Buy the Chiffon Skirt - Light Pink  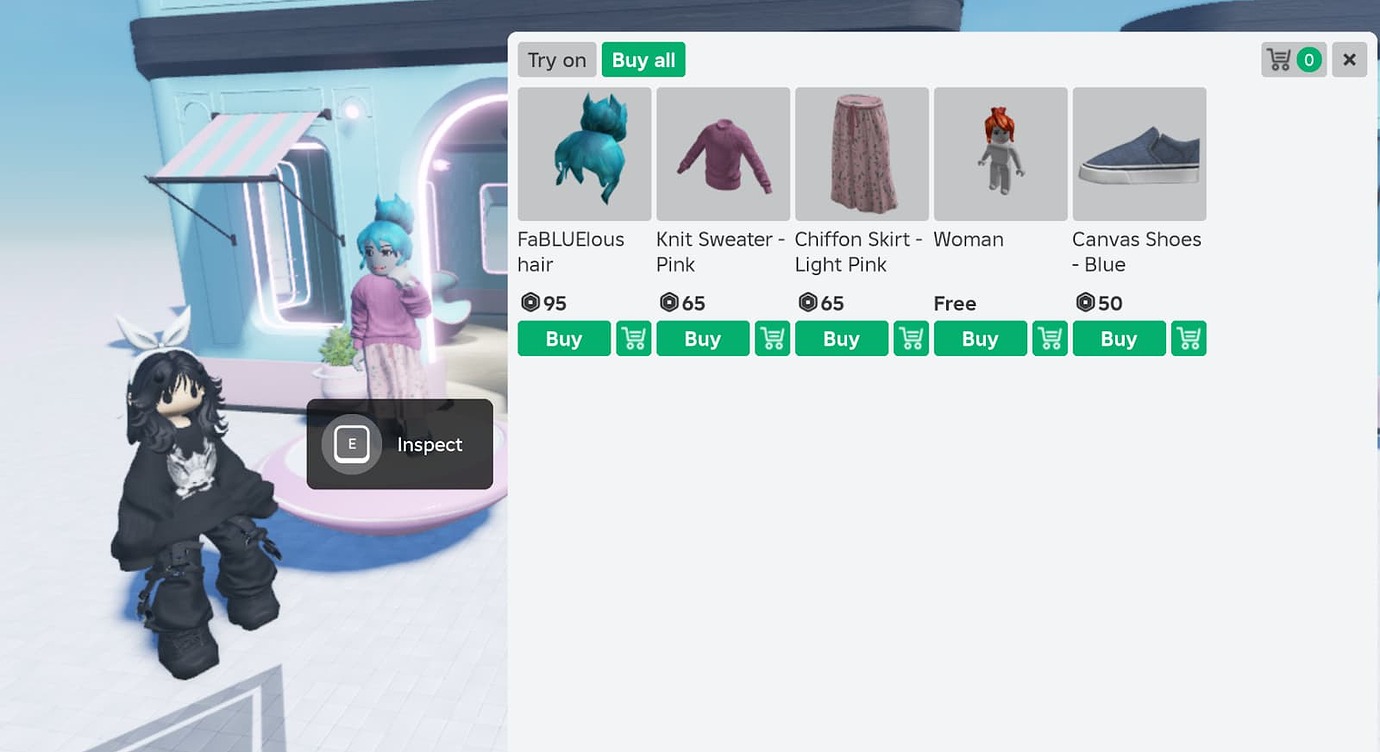[x=841, y=338]
